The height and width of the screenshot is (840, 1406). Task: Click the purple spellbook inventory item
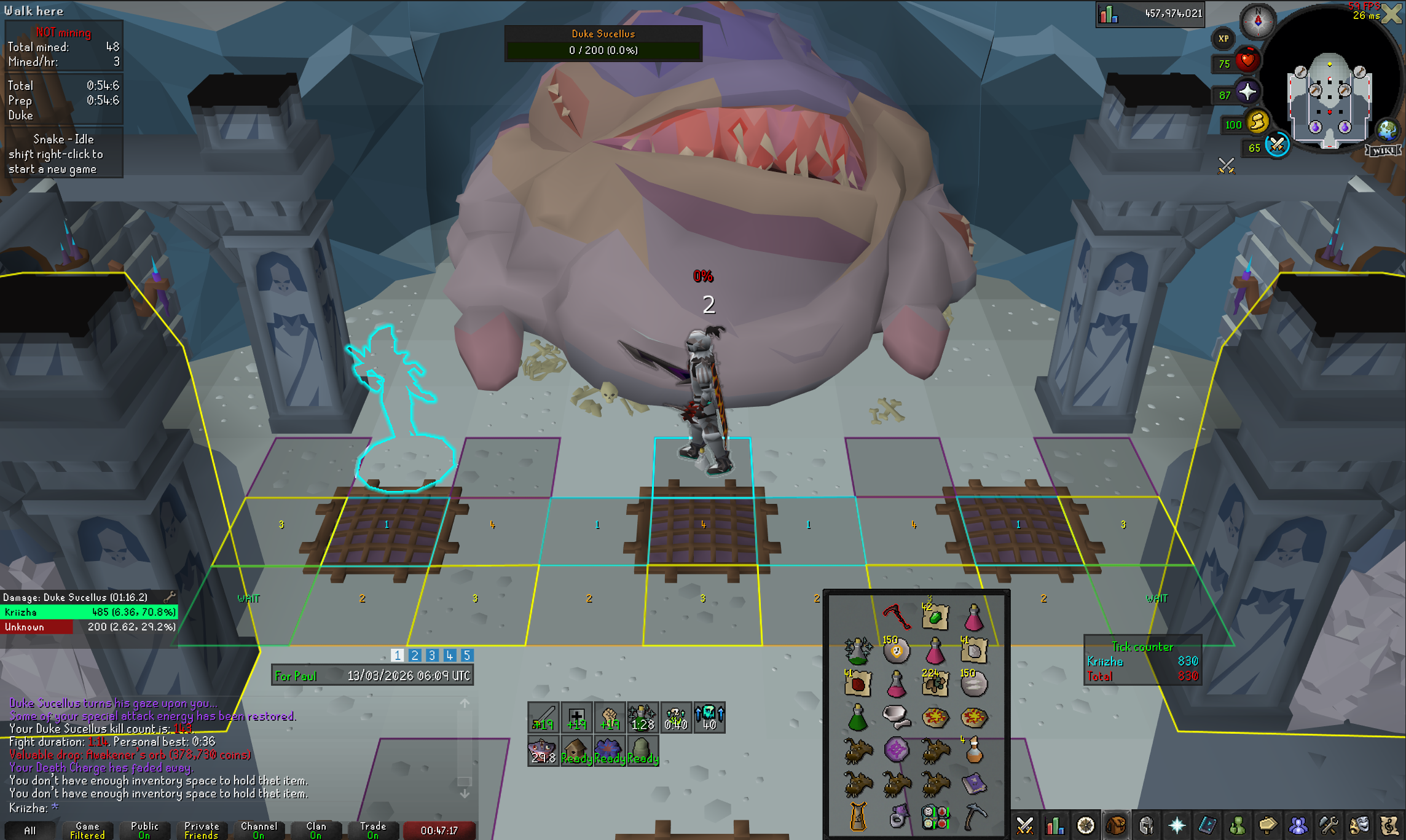coord(974,783)
